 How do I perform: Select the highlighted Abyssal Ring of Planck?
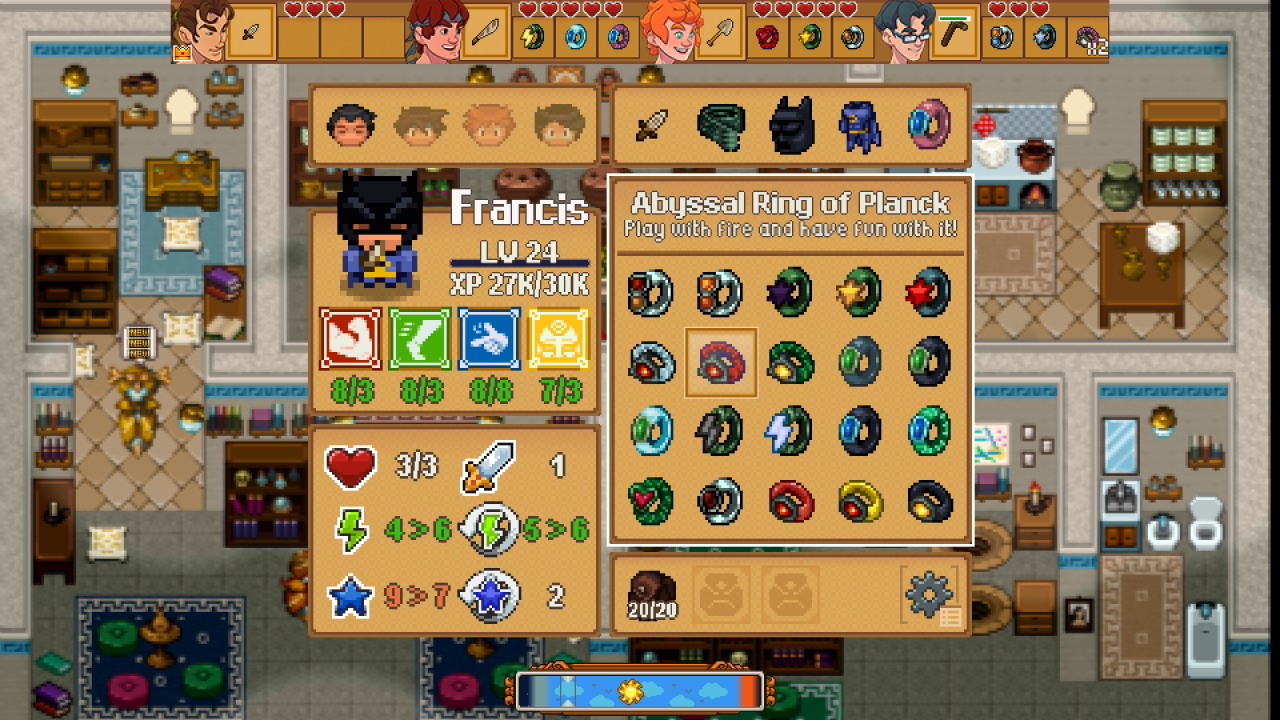[721, 363]
